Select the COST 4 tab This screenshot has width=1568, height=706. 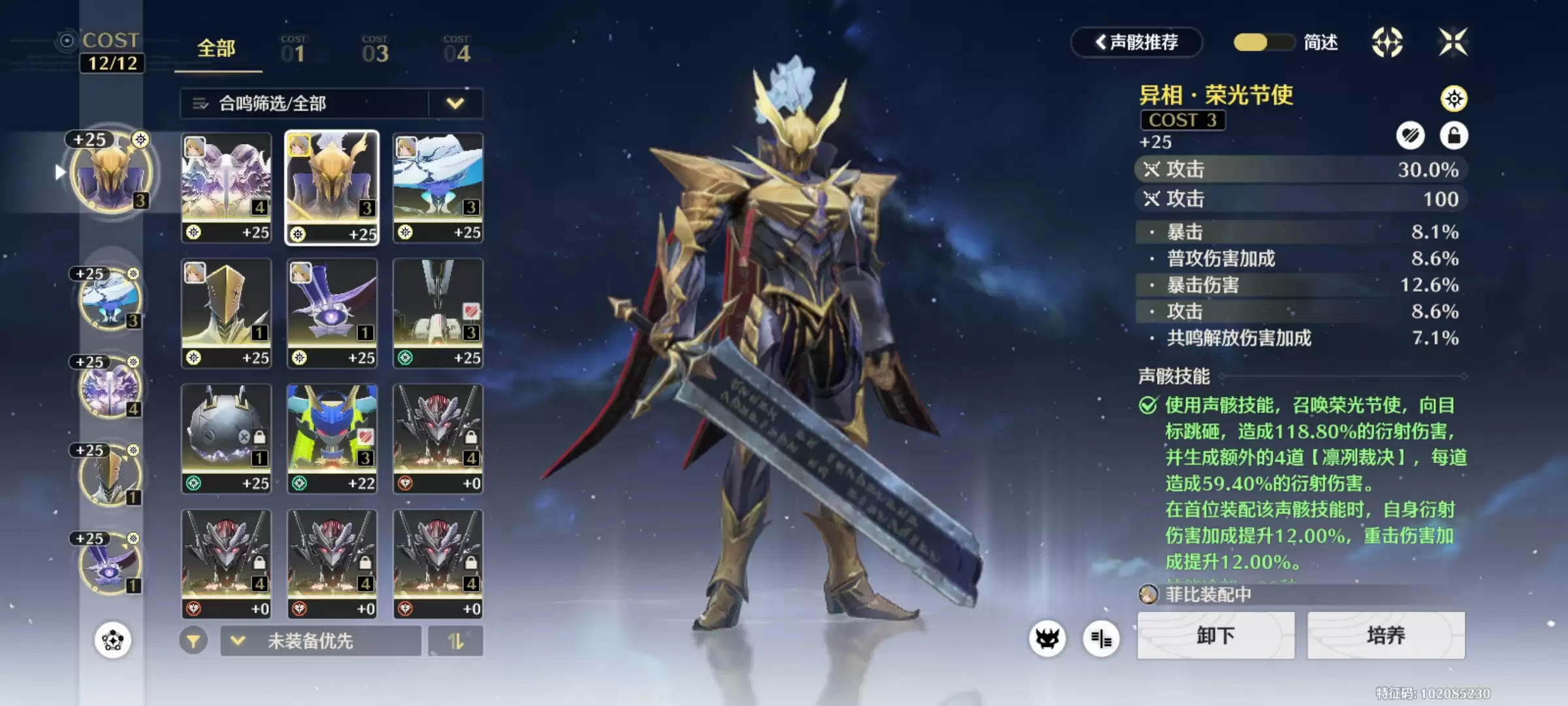[x=457, y=50]
